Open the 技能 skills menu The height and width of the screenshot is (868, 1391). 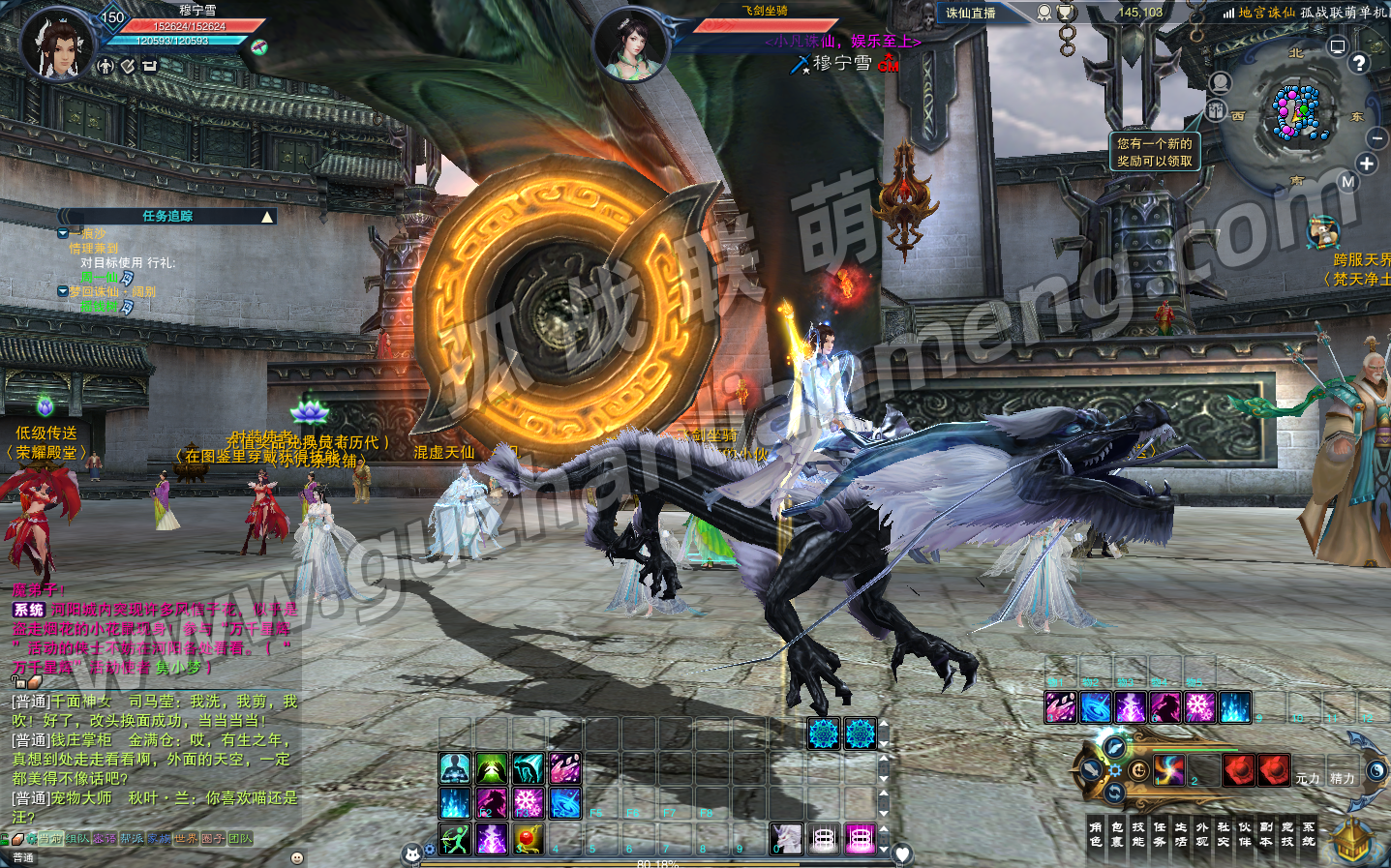click(x=1138, y=834)
